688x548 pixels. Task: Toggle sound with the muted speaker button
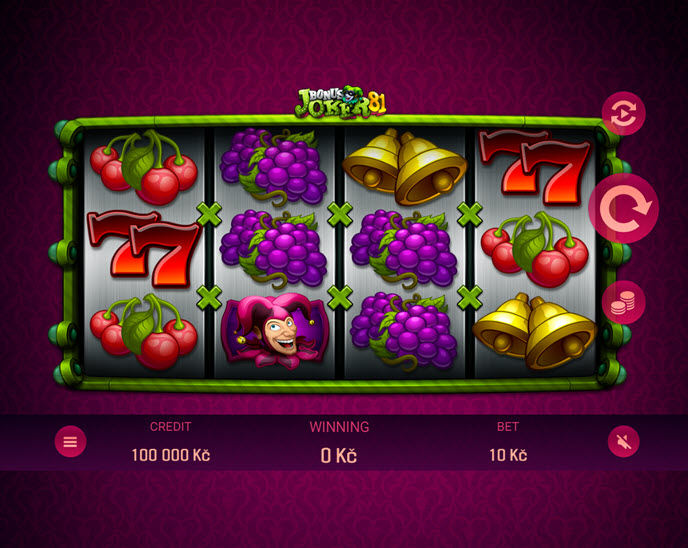623,441
